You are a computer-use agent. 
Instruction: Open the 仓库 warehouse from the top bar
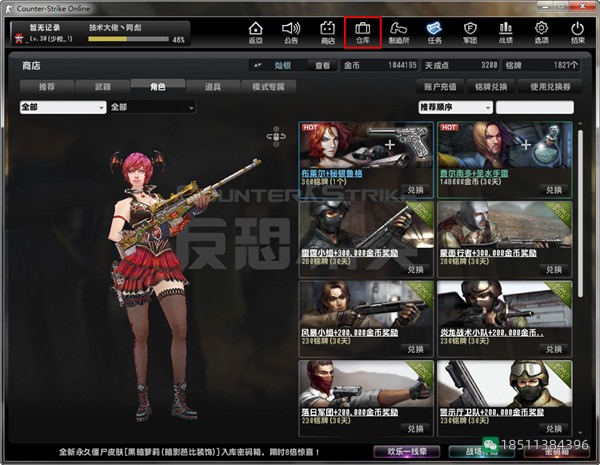click(362, 31)
